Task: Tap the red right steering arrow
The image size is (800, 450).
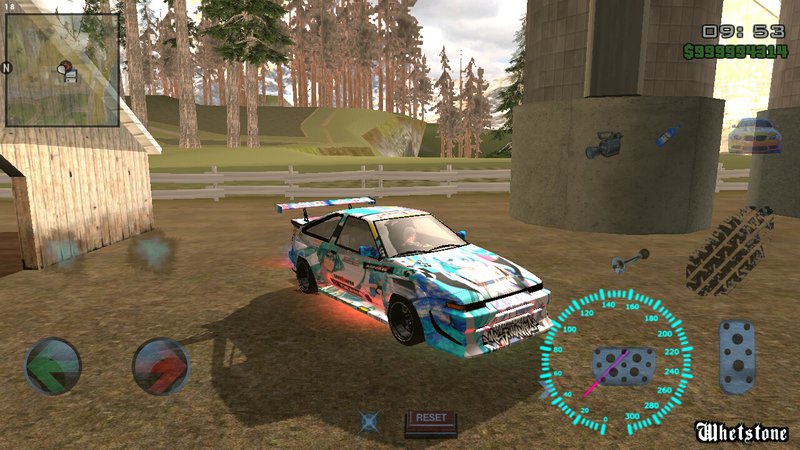Action: (x=161, y=366)
